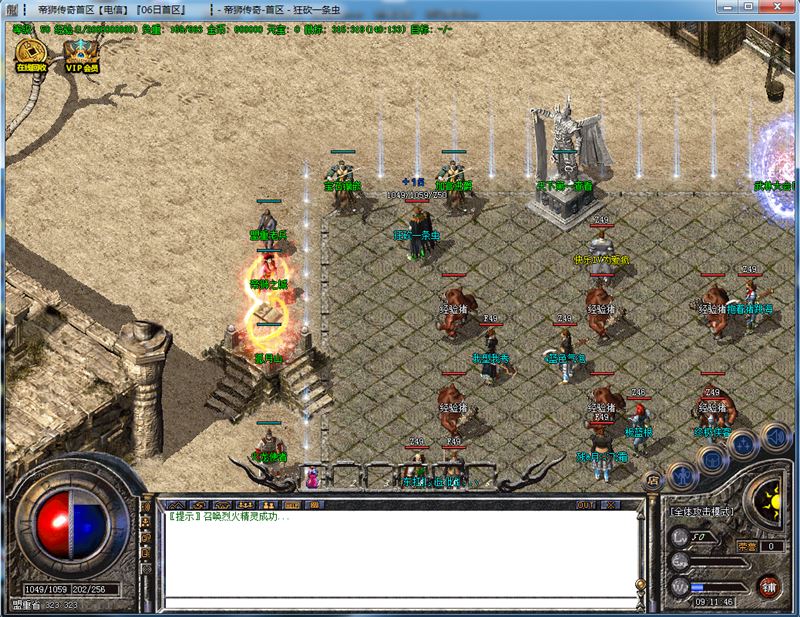Viewport: 800px width, 617px height.
Task: Open the small 店 store button
Action: (x=653, y=480)
